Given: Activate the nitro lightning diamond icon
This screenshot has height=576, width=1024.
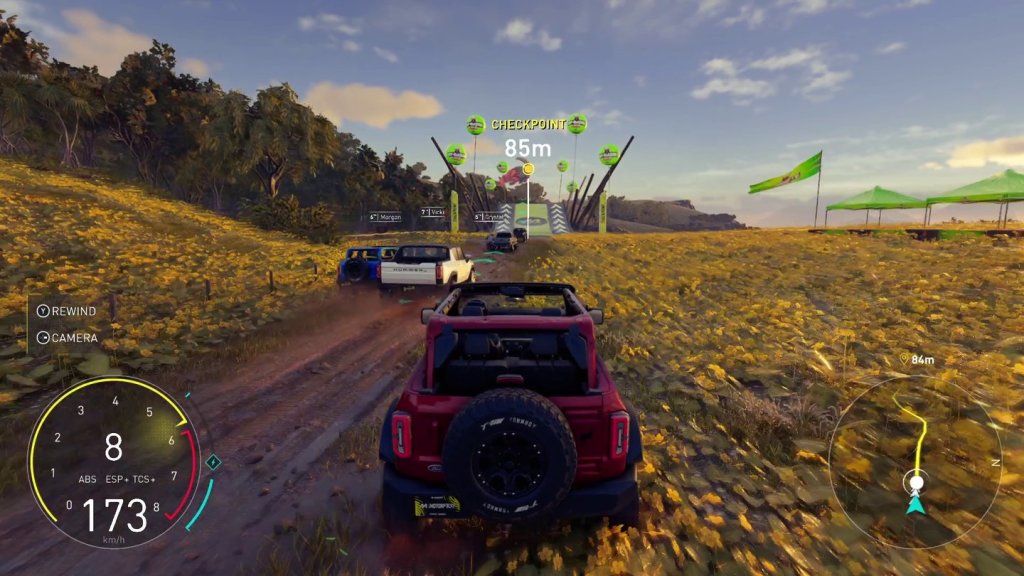Looking at the screenshot, I should click(x=212, y=462).
